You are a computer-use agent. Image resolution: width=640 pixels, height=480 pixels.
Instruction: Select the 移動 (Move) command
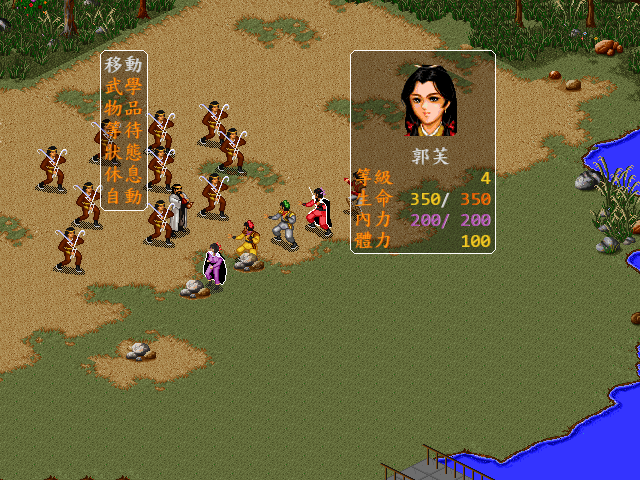click(x=124, y=65)
